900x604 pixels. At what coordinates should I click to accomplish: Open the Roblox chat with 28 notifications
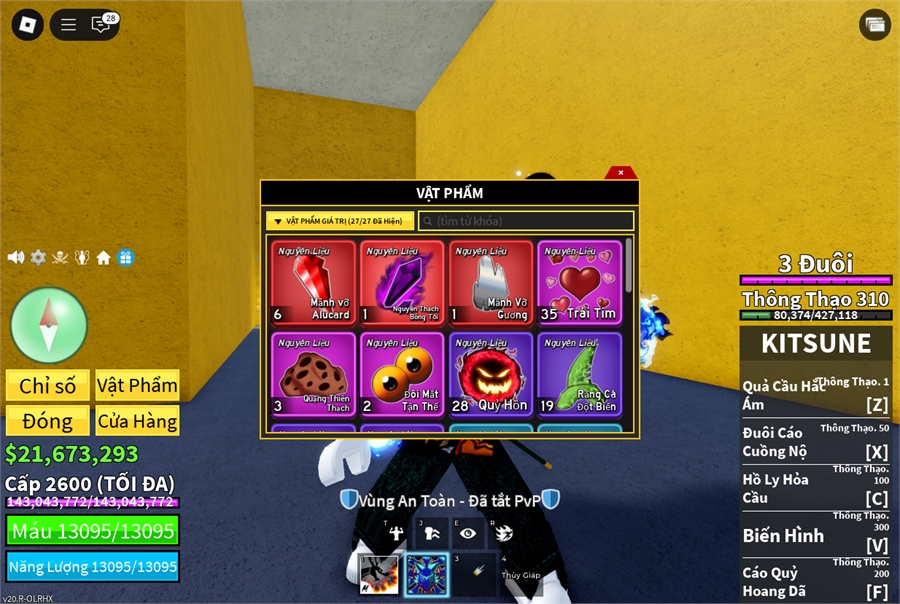[x=102, y=25]
